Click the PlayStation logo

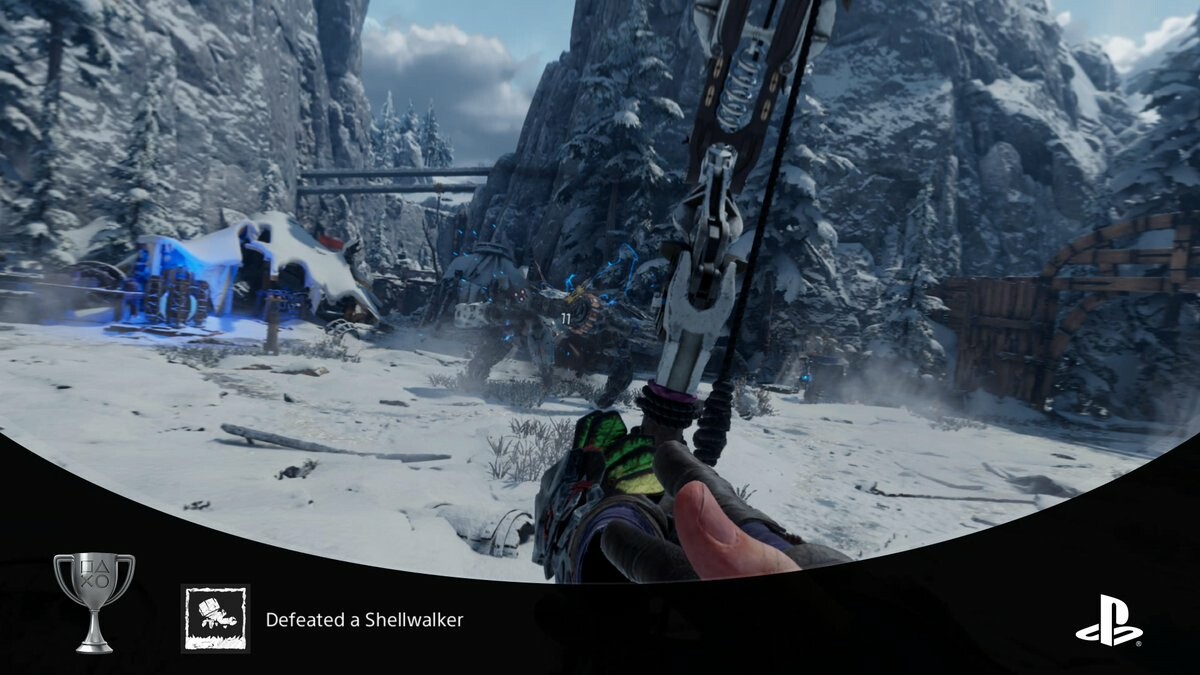tap(1108, 620)
